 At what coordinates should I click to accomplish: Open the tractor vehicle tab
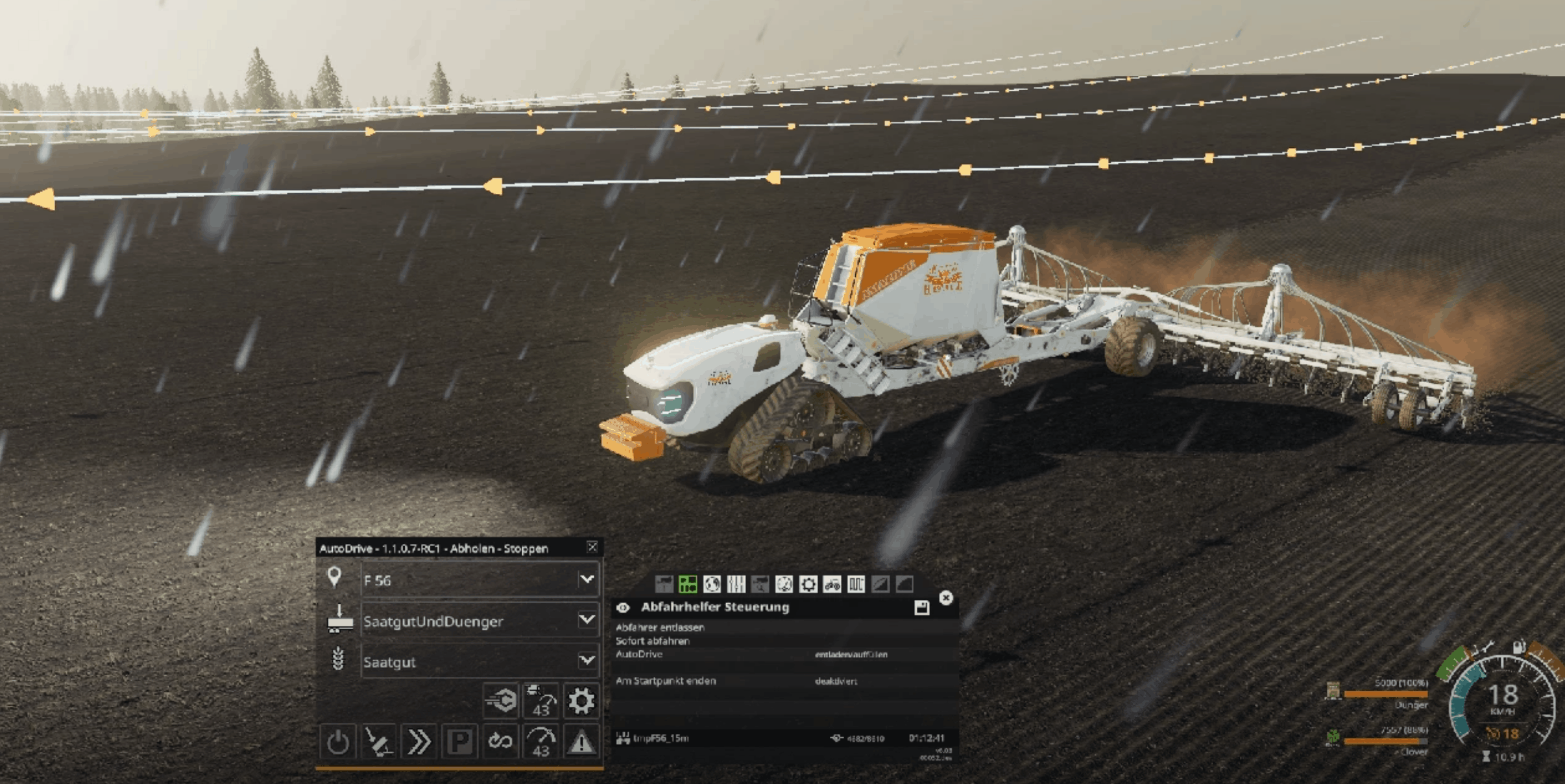click(x=832, y=584)
